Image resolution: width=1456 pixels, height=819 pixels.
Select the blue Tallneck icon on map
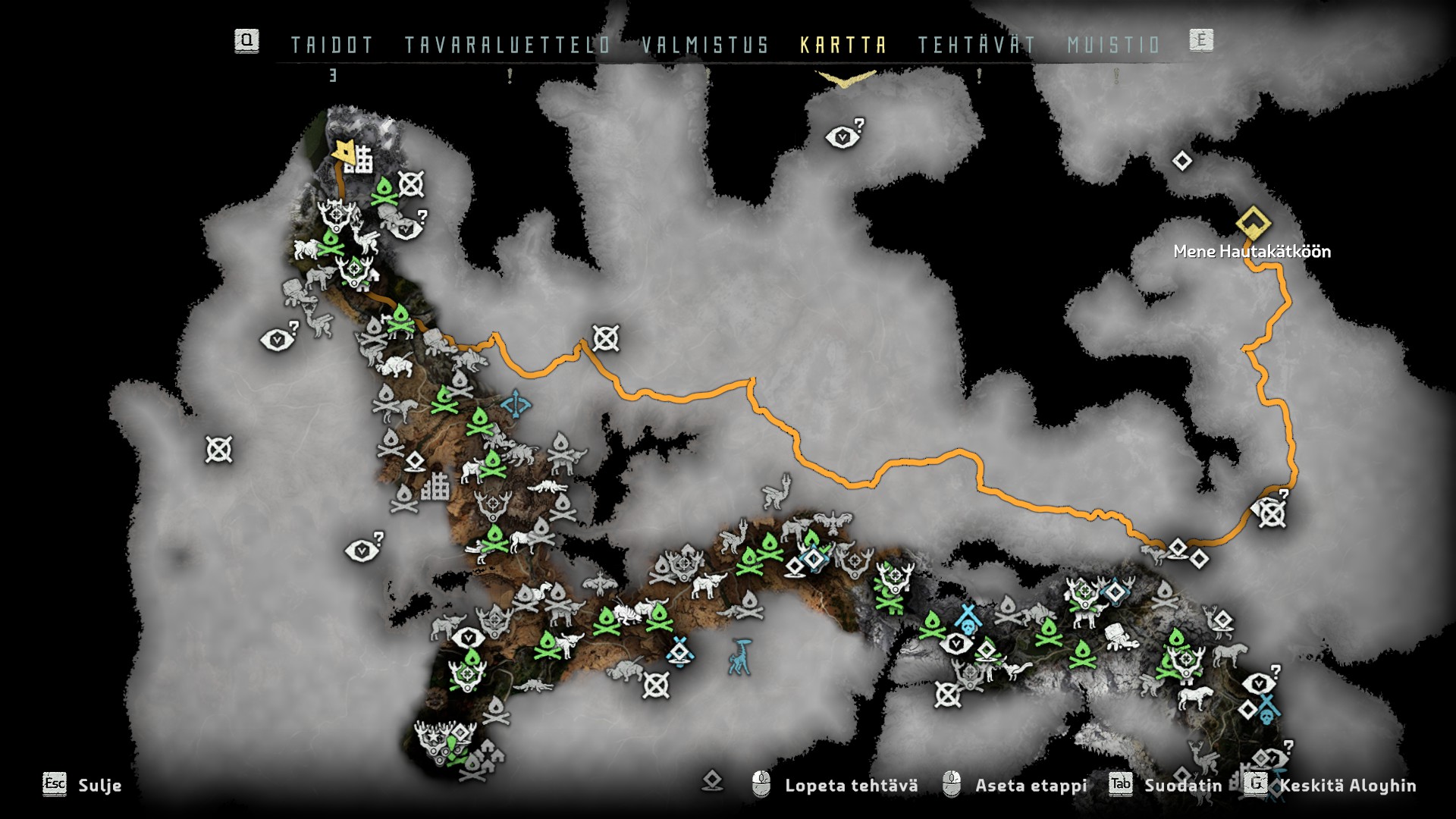740,657
